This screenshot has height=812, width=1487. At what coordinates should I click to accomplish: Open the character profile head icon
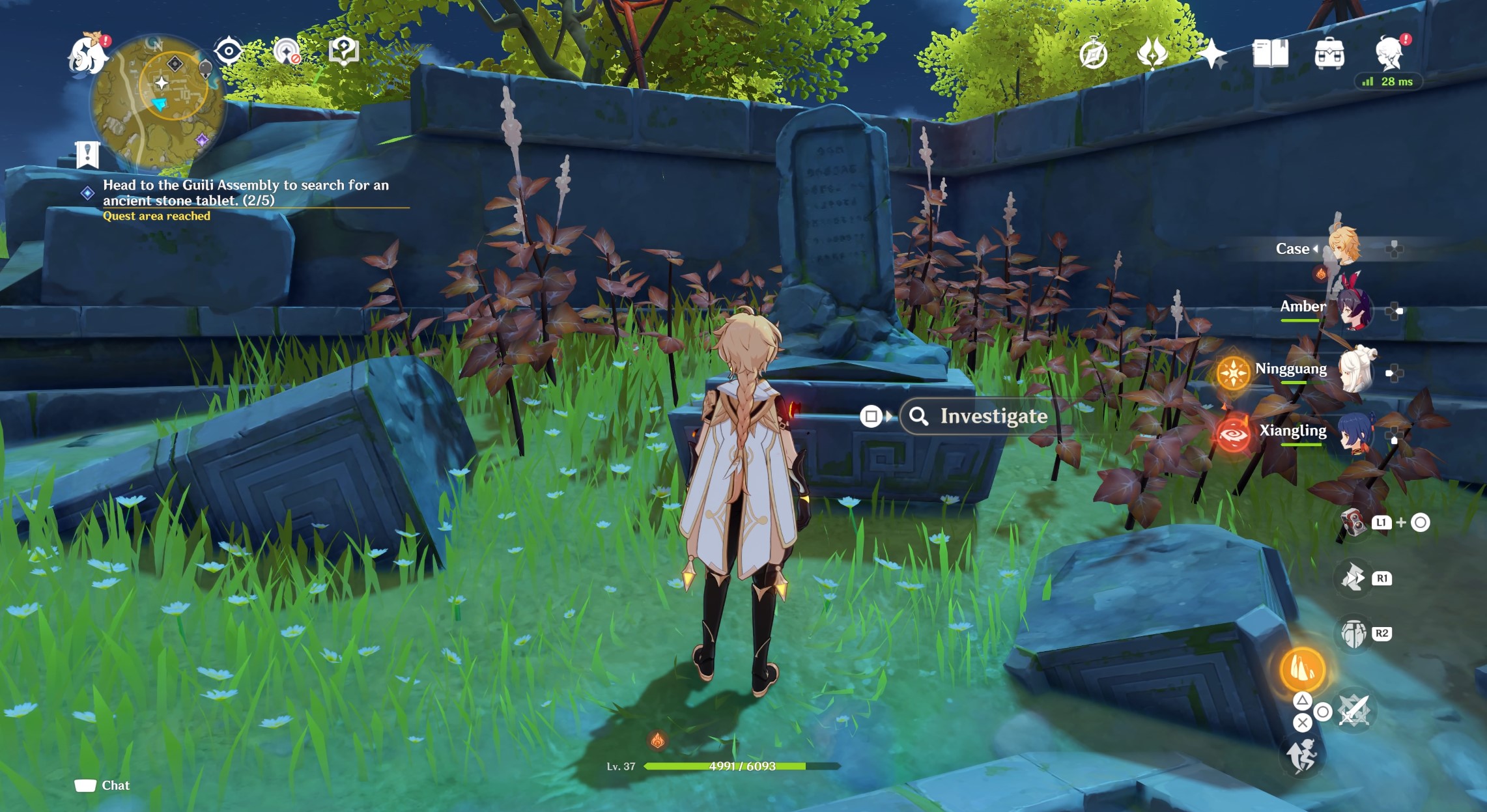pos(1389,54)
